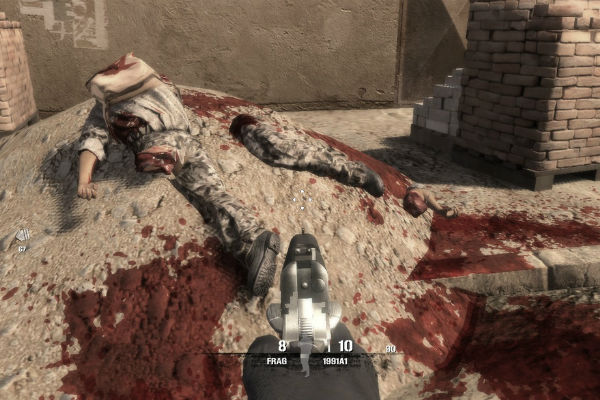
Task: Click the 1991A1 weapon name label
Action: (336, 358)
